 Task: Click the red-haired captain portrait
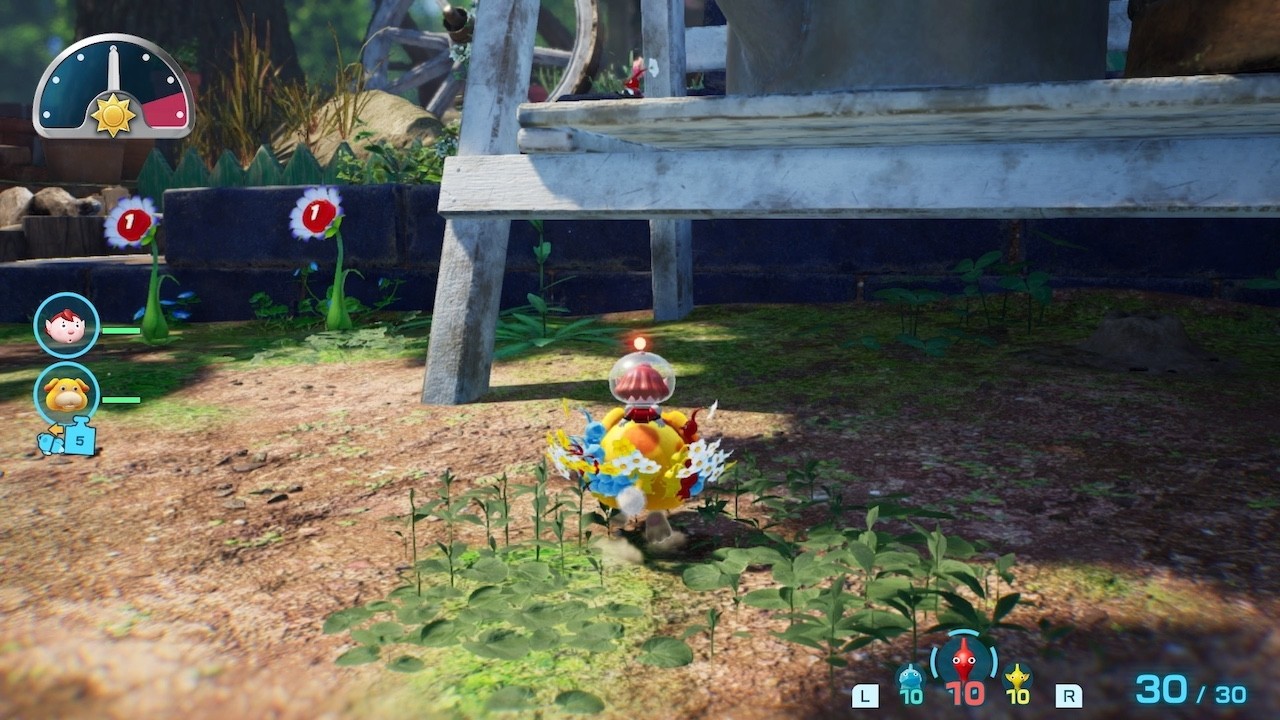pyautogui.click(x=67, y=326)
